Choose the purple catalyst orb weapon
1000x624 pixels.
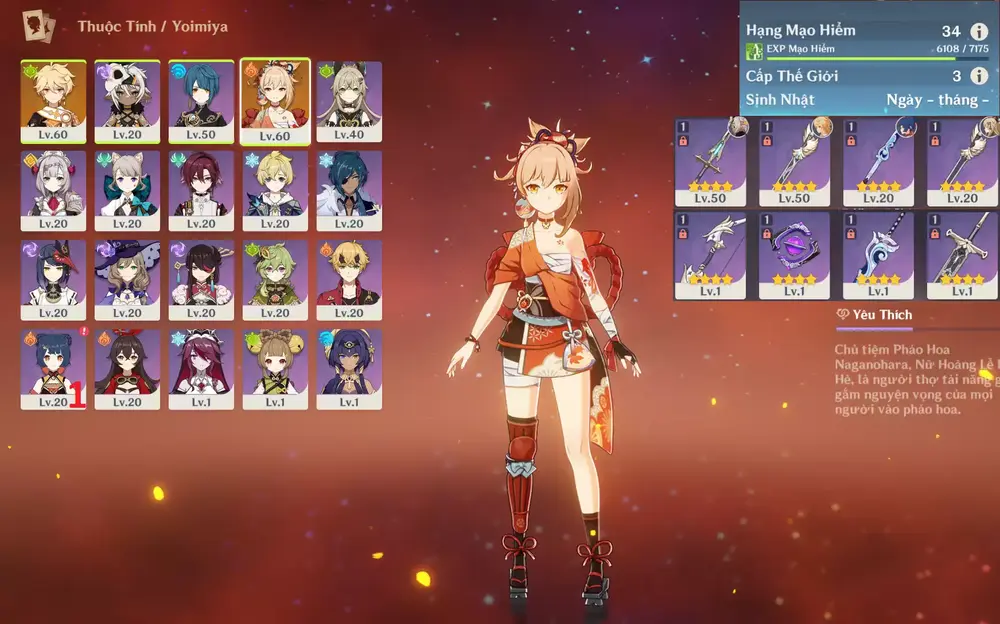[x=794, y=255]
